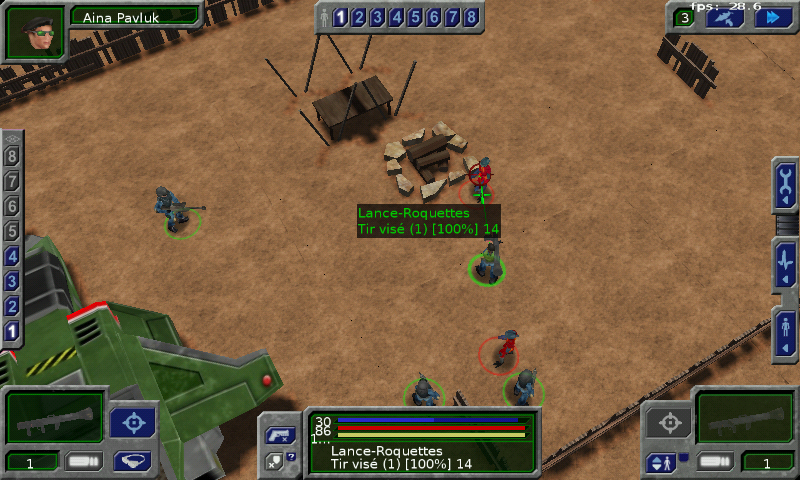Image resolution: width=800 pixels, height=480 pixels.
Task: Open the wrench options side panel
Action: [x=786, y=184]
